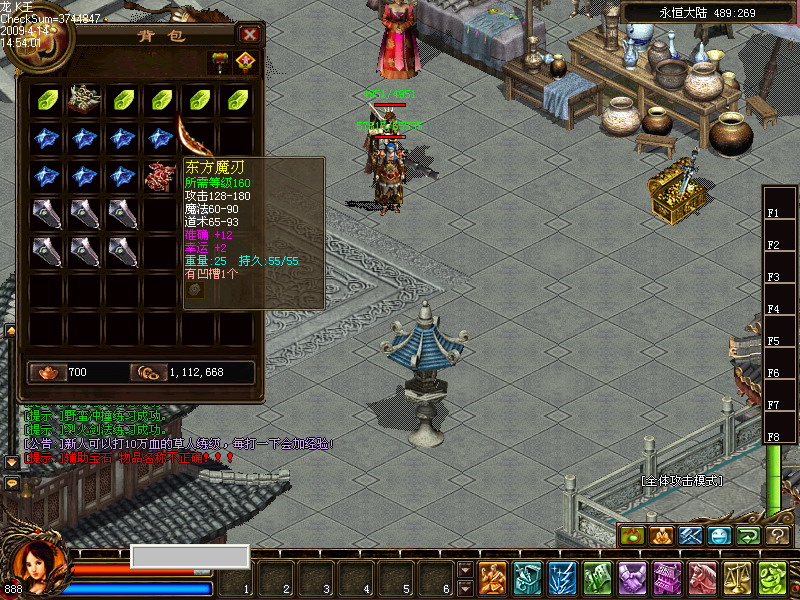
Task: Click the green flexing fist icon
Action: coord(772,578)
